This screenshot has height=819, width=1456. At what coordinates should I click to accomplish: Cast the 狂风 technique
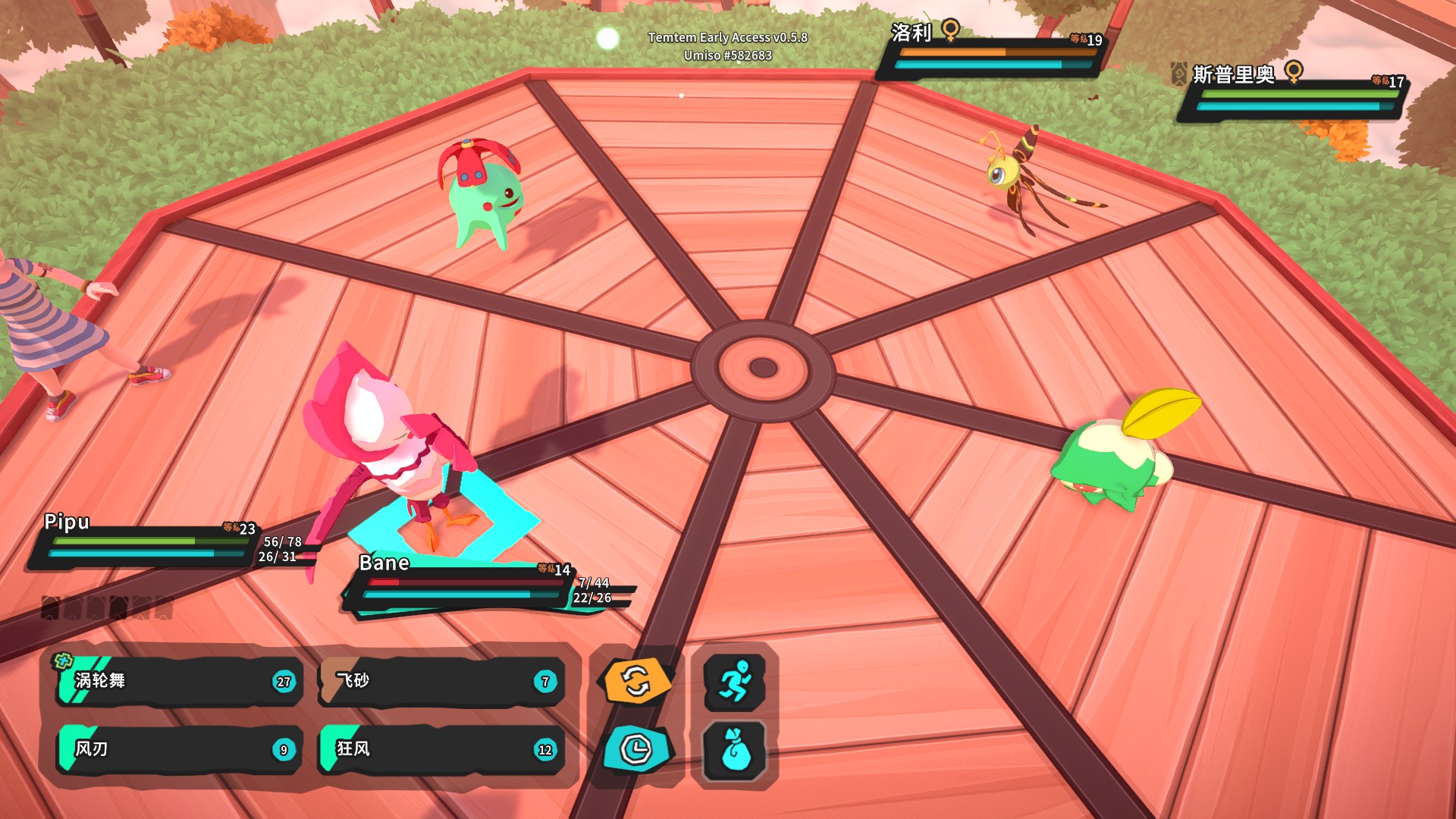point(440,750)
